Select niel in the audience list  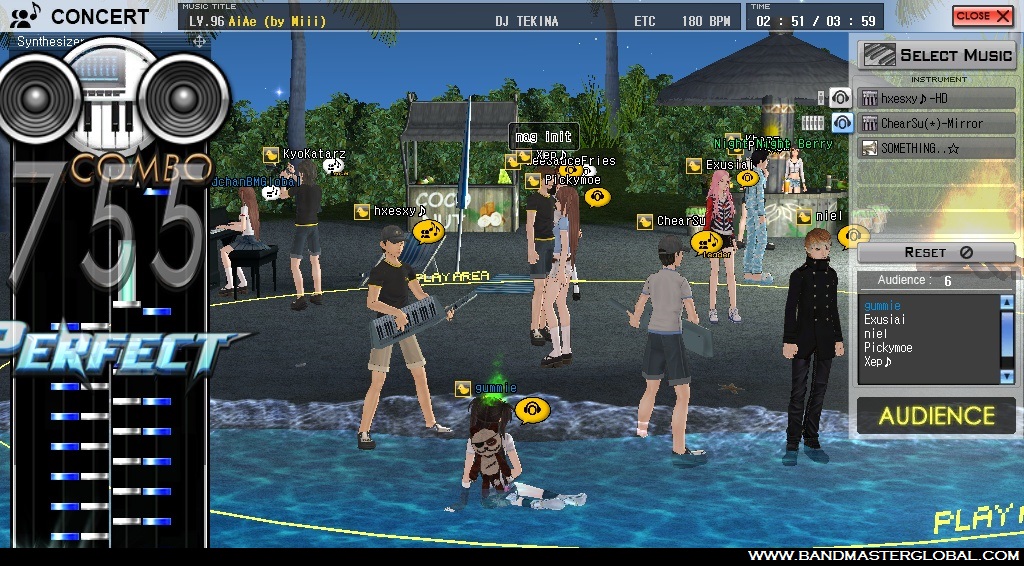875,334
